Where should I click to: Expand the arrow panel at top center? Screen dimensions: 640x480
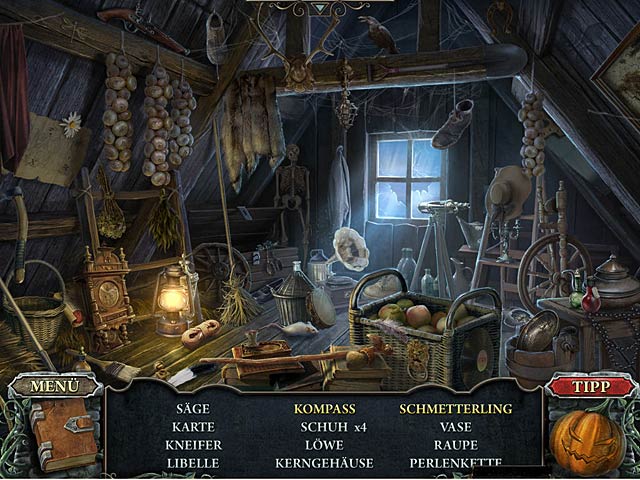tap(319, 8)
